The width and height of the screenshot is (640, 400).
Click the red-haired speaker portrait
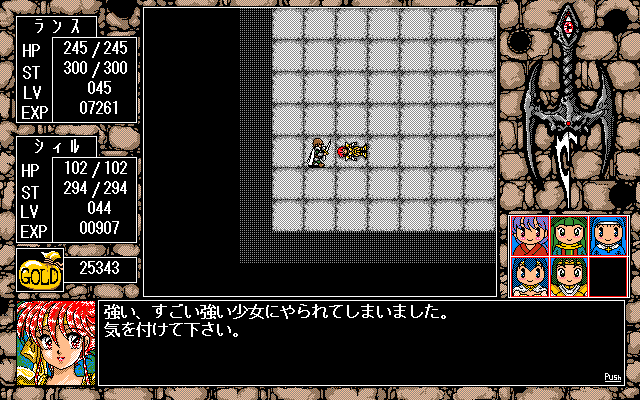click(x=55, y=340)
